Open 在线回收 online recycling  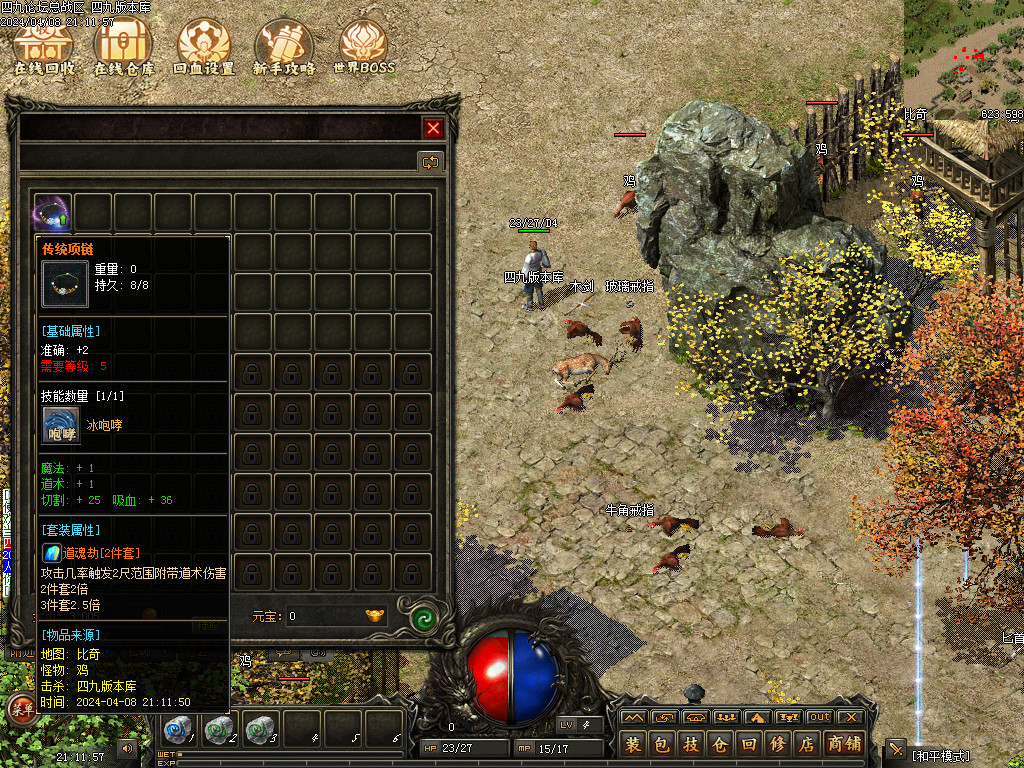pos(44,46)
